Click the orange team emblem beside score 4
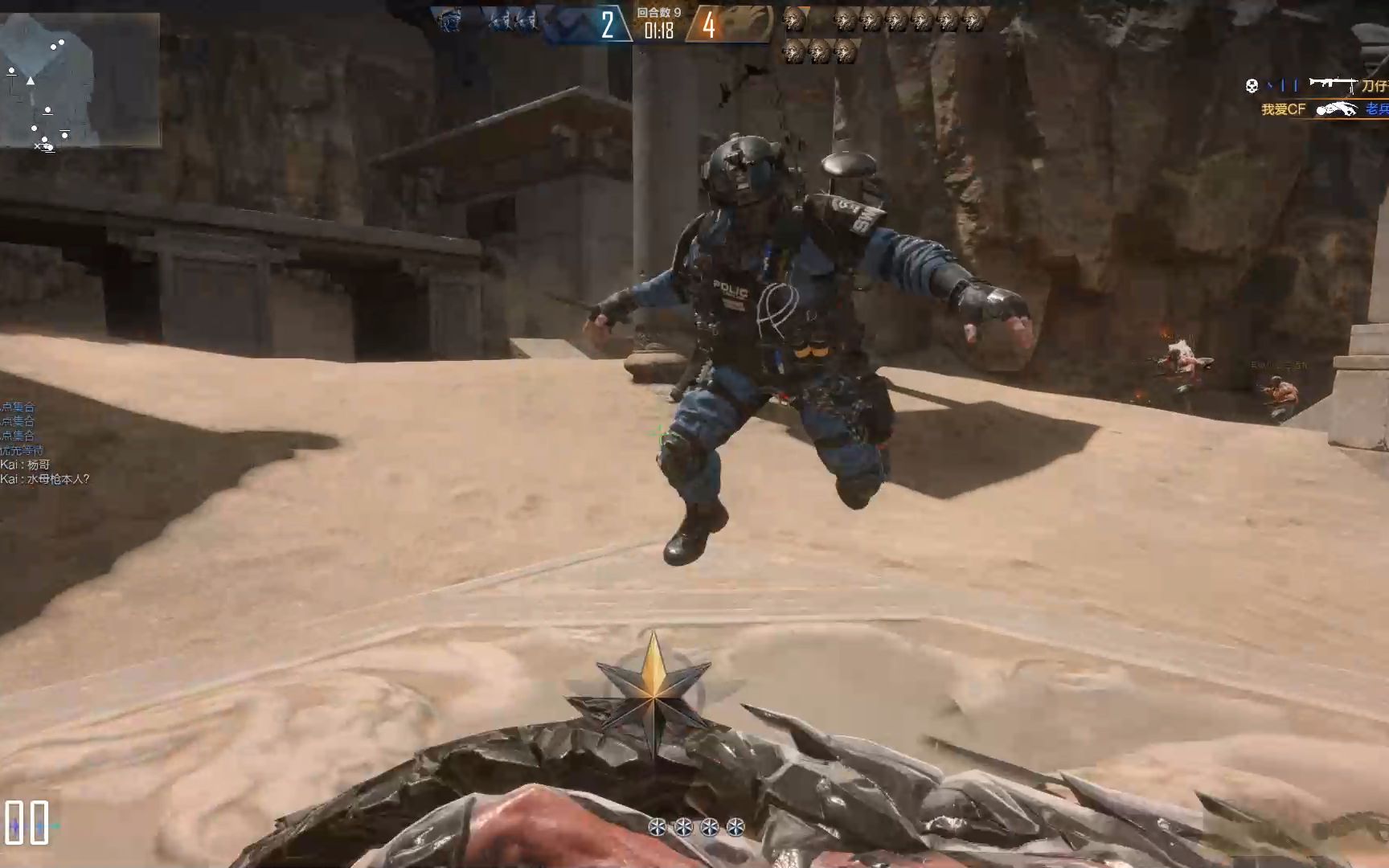1389x868 pixels. pos(745,26)
